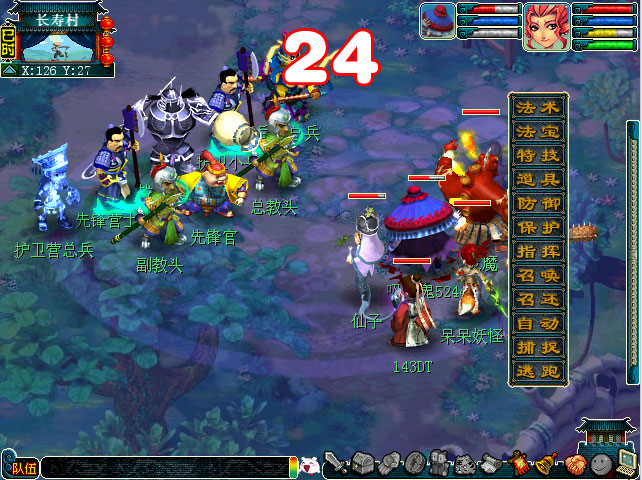Open the sword attack icon in toolbar

click(336, 464)
